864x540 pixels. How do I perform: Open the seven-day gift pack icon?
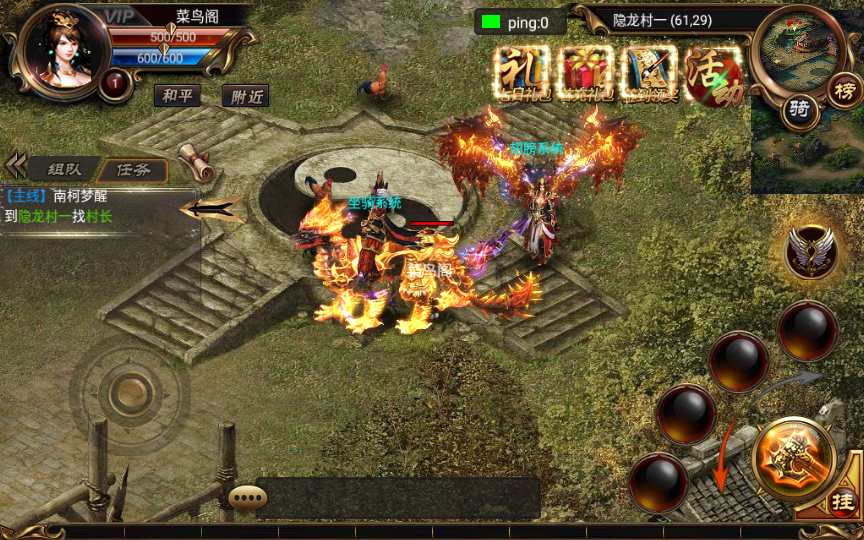click(524, 70)
